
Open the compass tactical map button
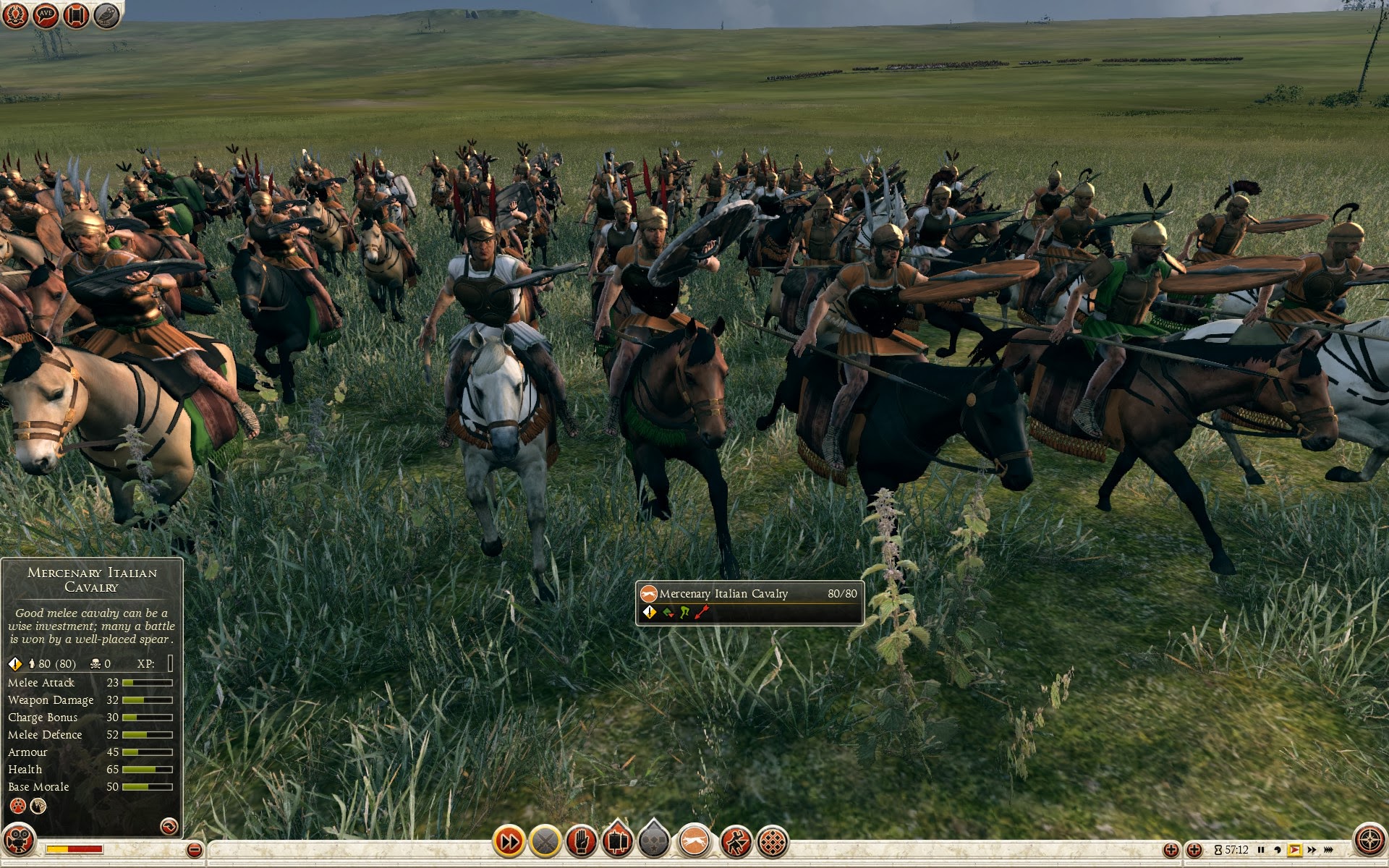coord(1369,841)
